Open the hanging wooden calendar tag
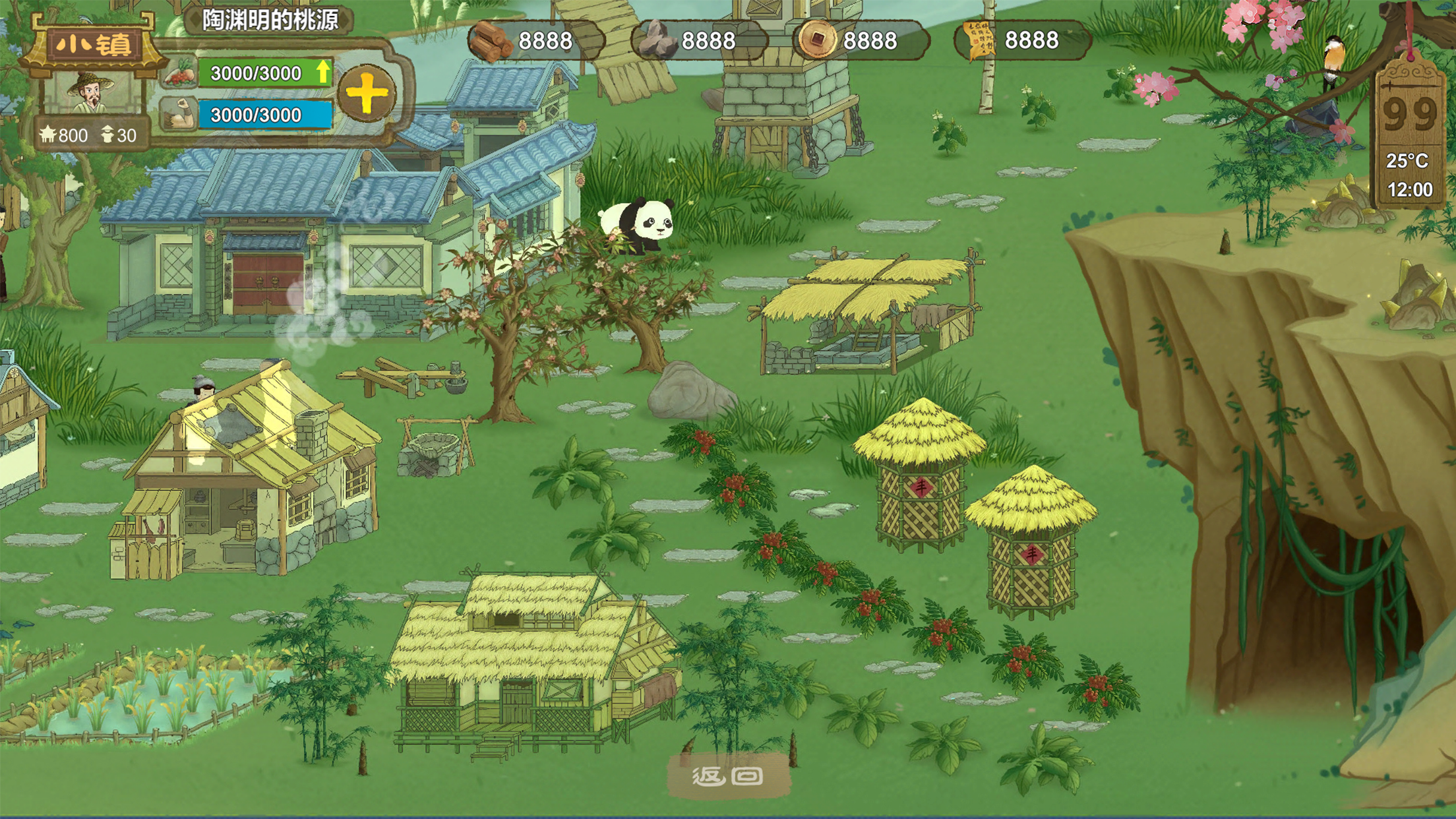The width and height of the screenshot is (1456, 819). click(1410, 132)
